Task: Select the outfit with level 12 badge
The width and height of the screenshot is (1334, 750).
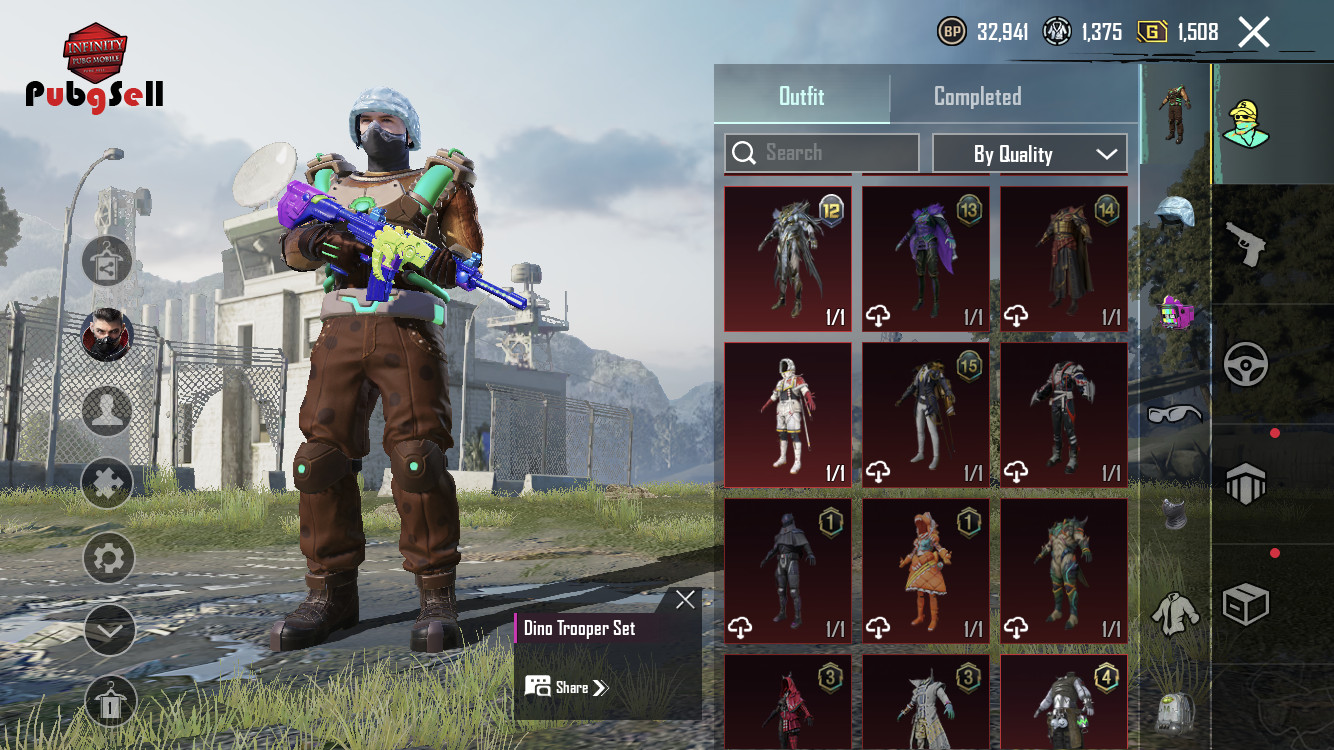Action: pos(788,259)
